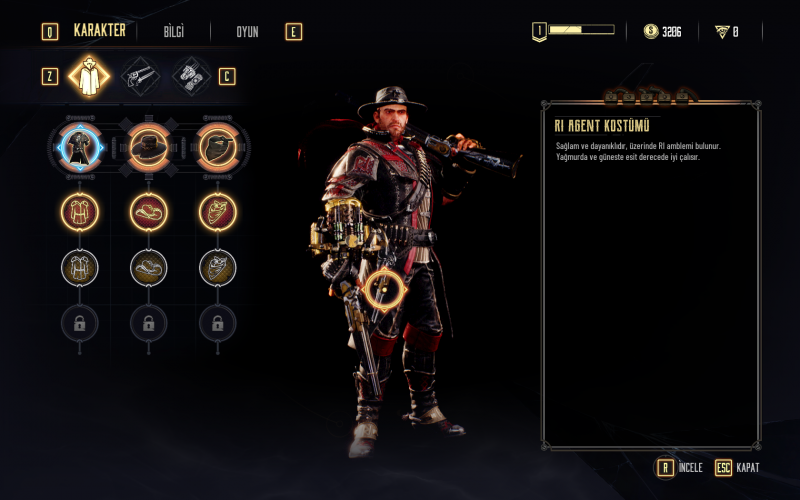The height and width of the screenshot is (500, 800).
Task: Select the red highlighted bandana option
Action: point(217,211)
